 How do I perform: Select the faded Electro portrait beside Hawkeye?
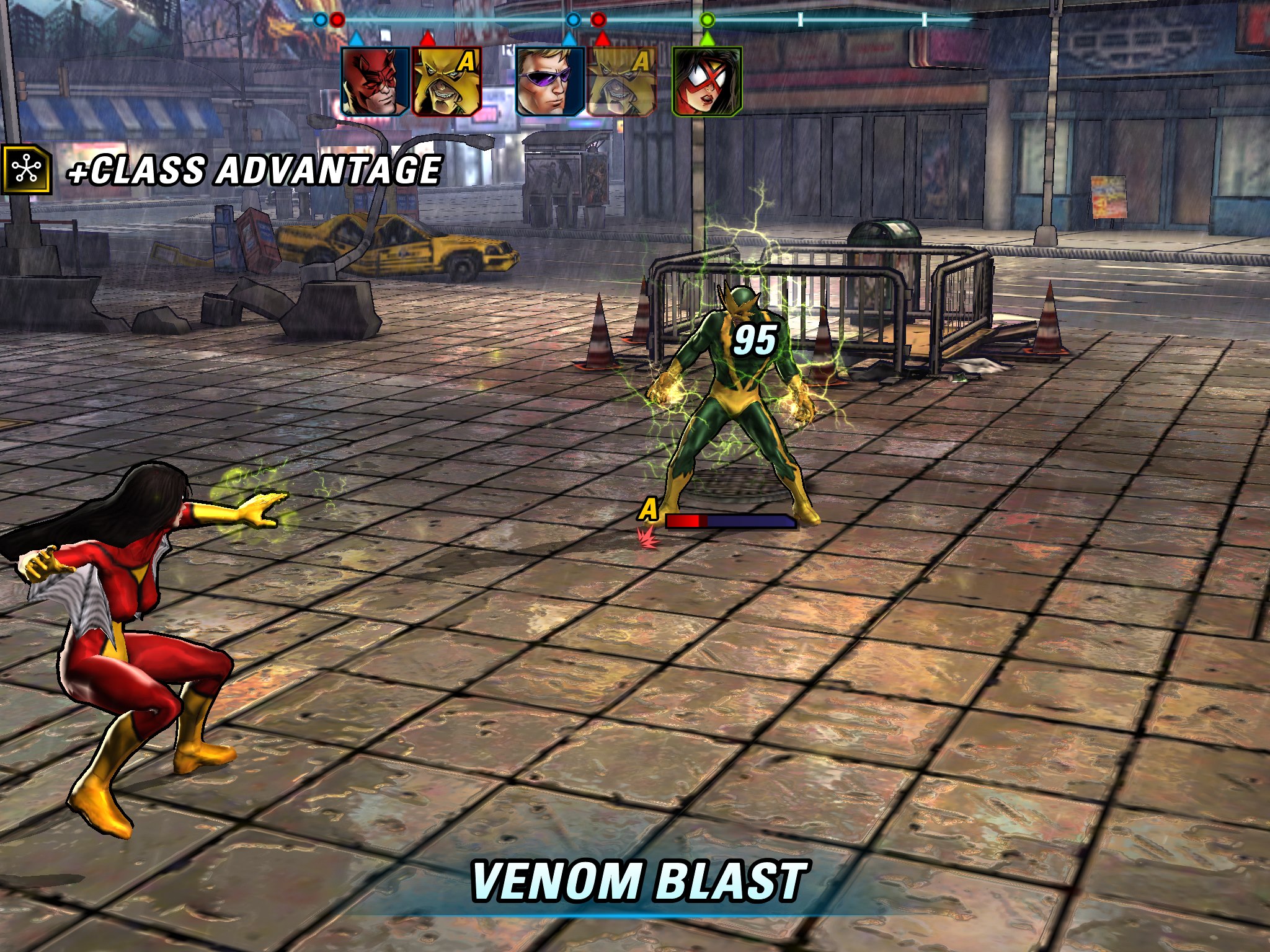pos(621,82)
